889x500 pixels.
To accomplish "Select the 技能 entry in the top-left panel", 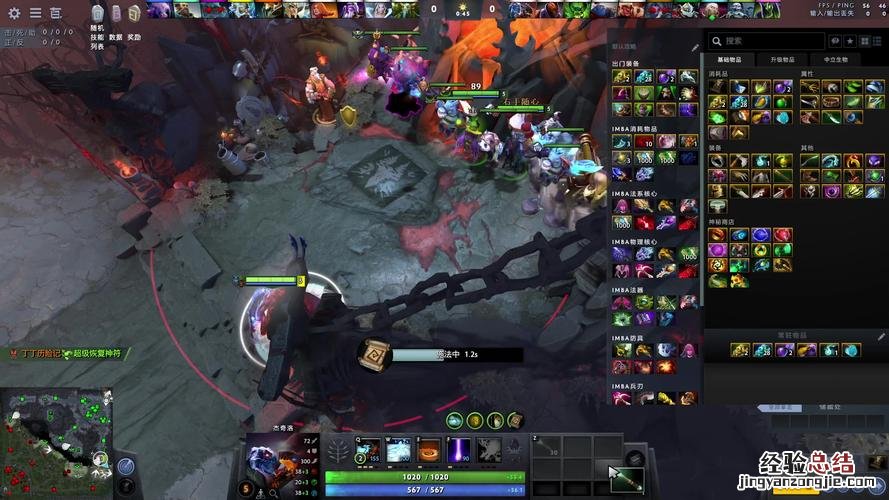I will pyautogui.click(x=97, y=37).
